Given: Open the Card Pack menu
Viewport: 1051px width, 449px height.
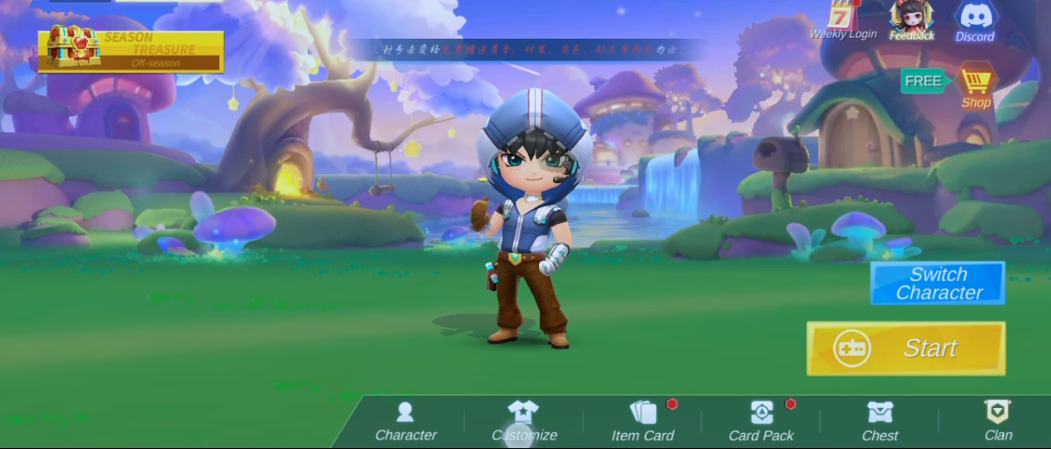Looking at the screenshot, I should 761,421.
